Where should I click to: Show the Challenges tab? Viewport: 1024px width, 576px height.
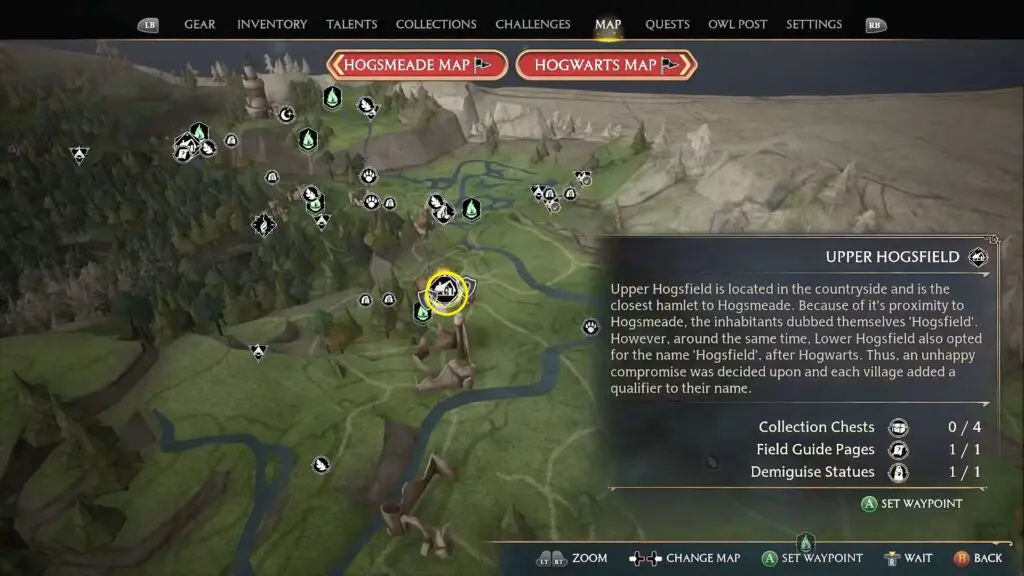point(533,24)
